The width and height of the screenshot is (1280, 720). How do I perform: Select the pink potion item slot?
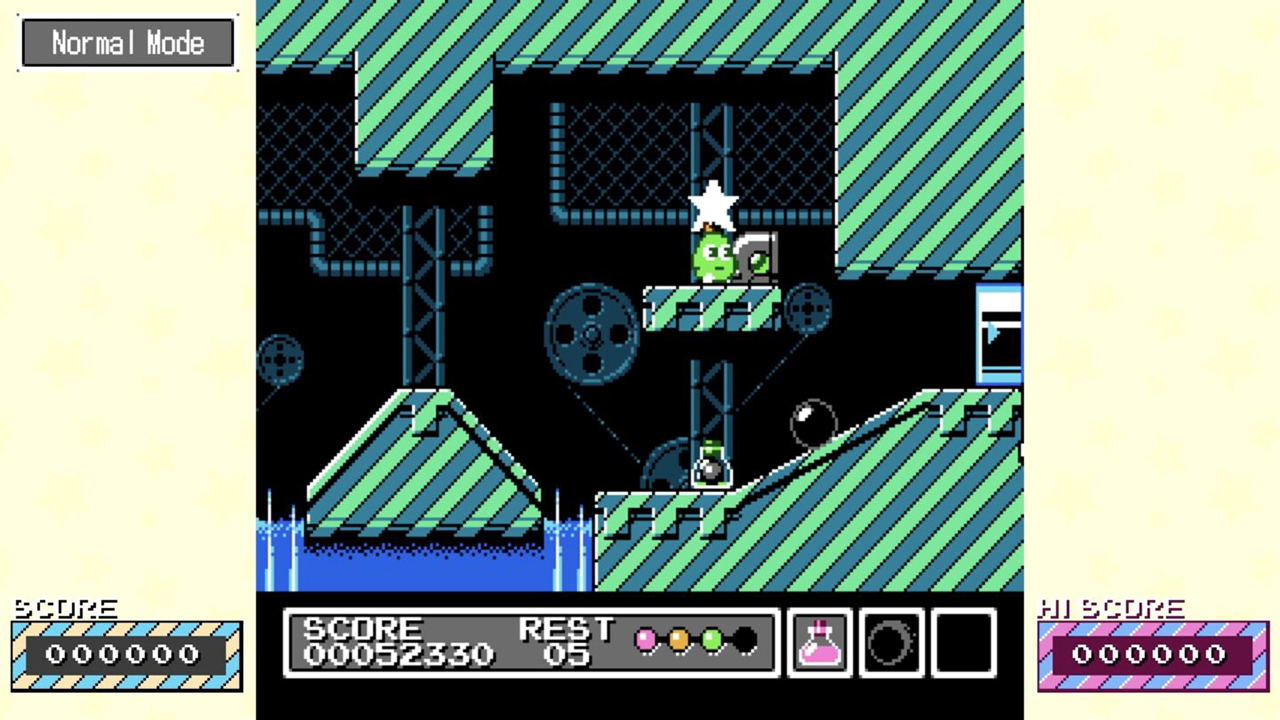tap(819, 641)
